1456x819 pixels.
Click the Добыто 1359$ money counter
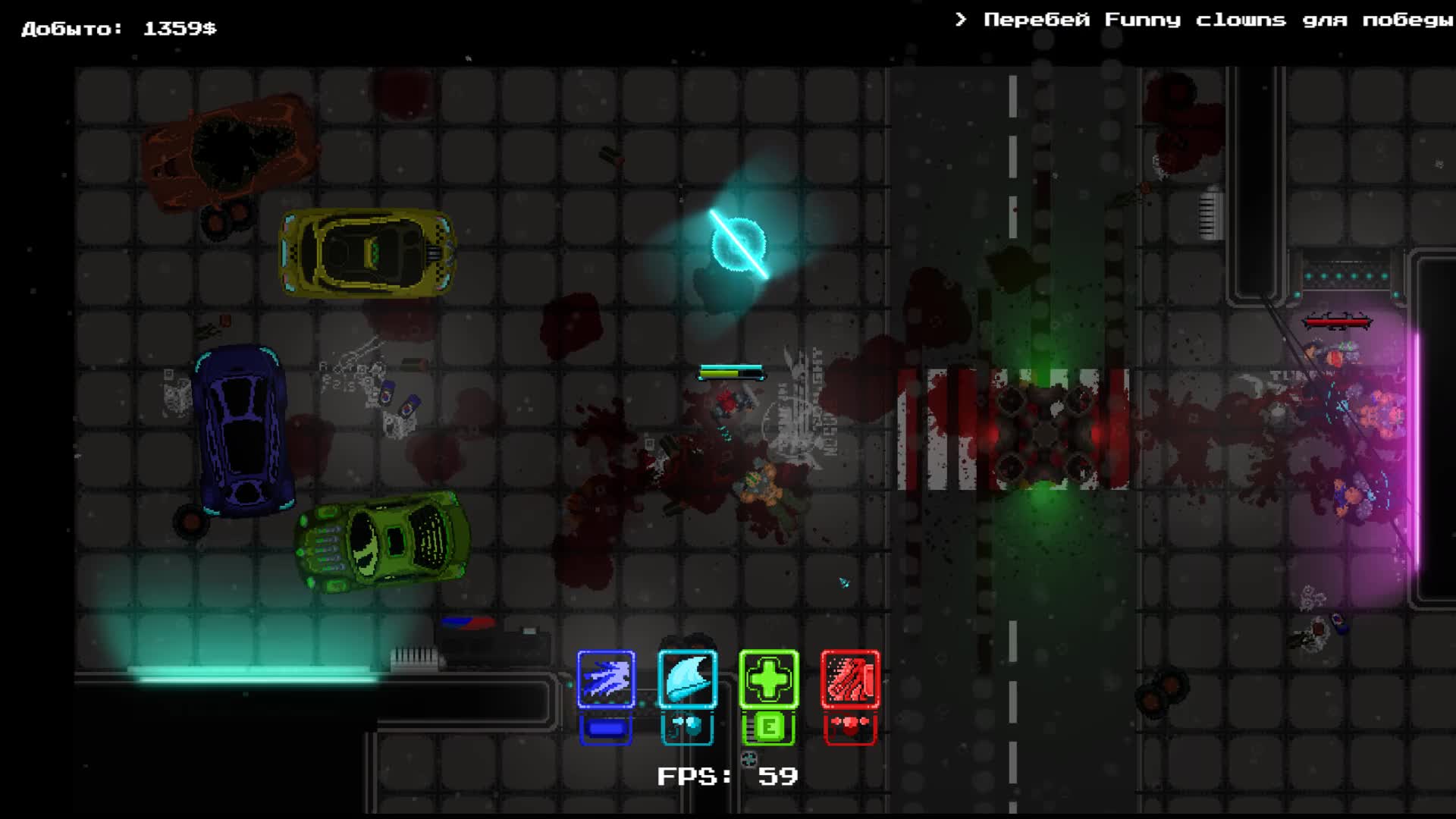(x=118, y=29)
